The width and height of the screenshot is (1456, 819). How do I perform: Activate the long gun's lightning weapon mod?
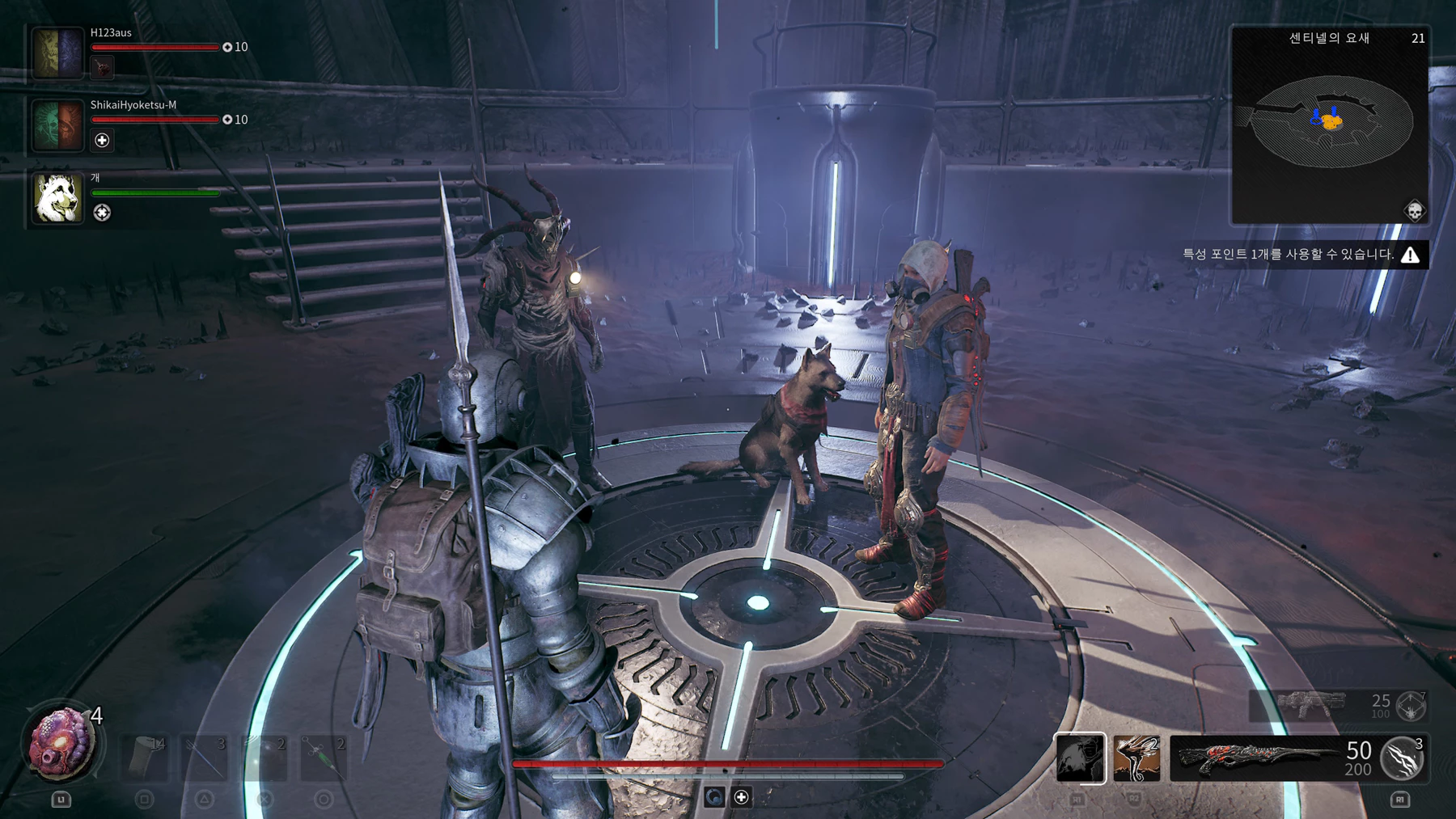(1403, 758)
